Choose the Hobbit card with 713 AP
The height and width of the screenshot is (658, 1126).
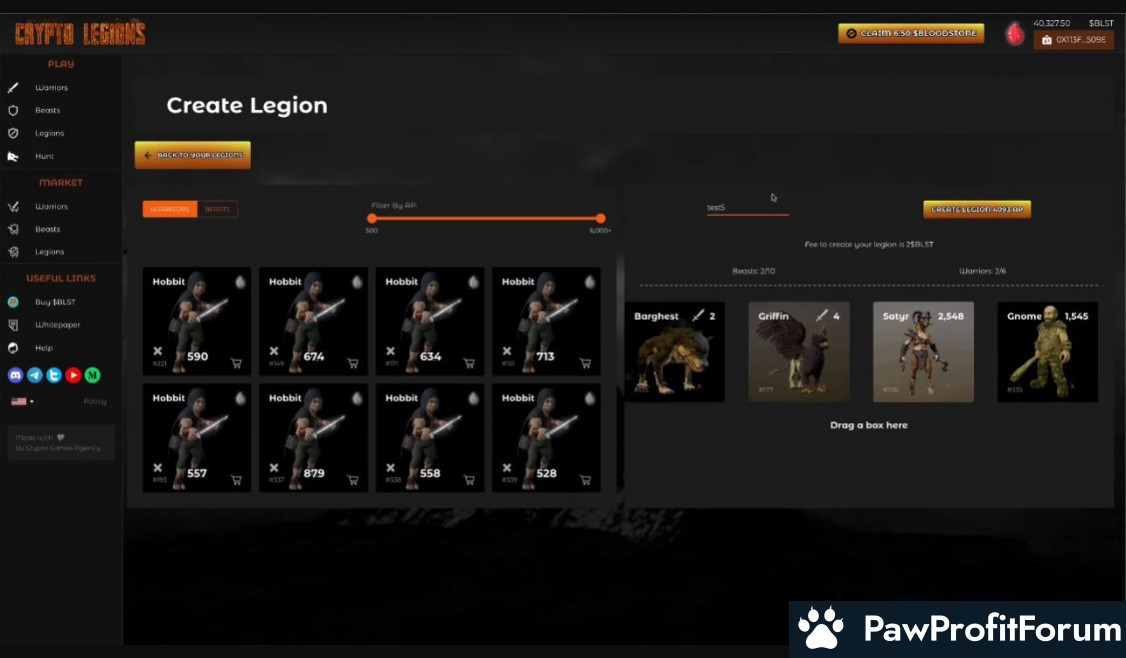coord(546,321)
